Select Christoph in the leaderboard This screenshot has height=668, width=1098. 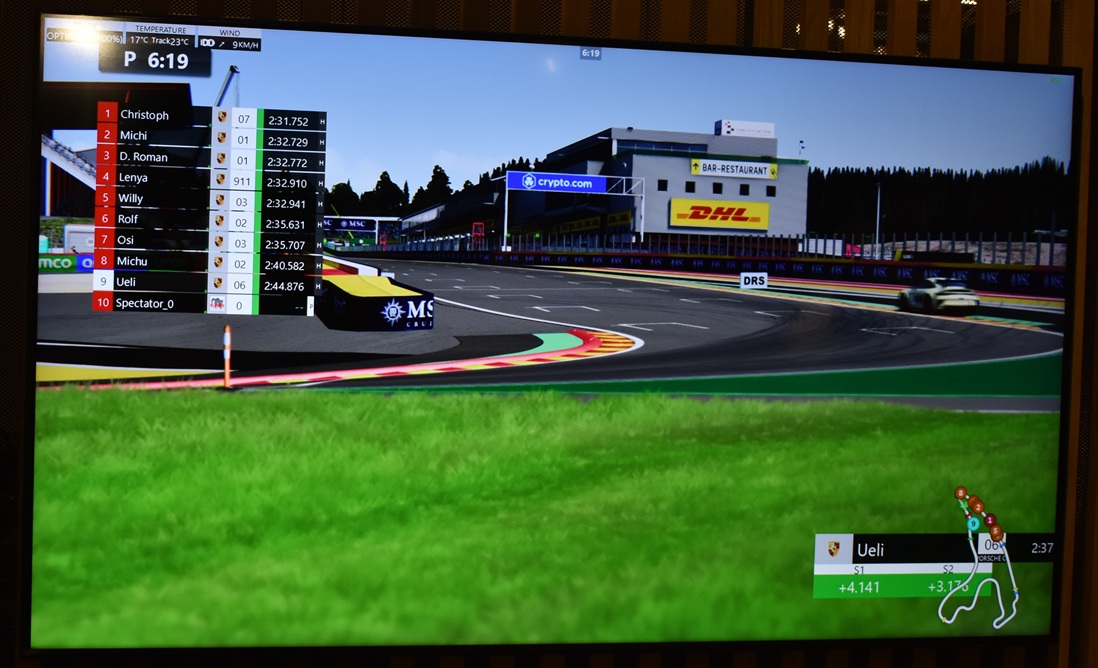coord(145,115)
